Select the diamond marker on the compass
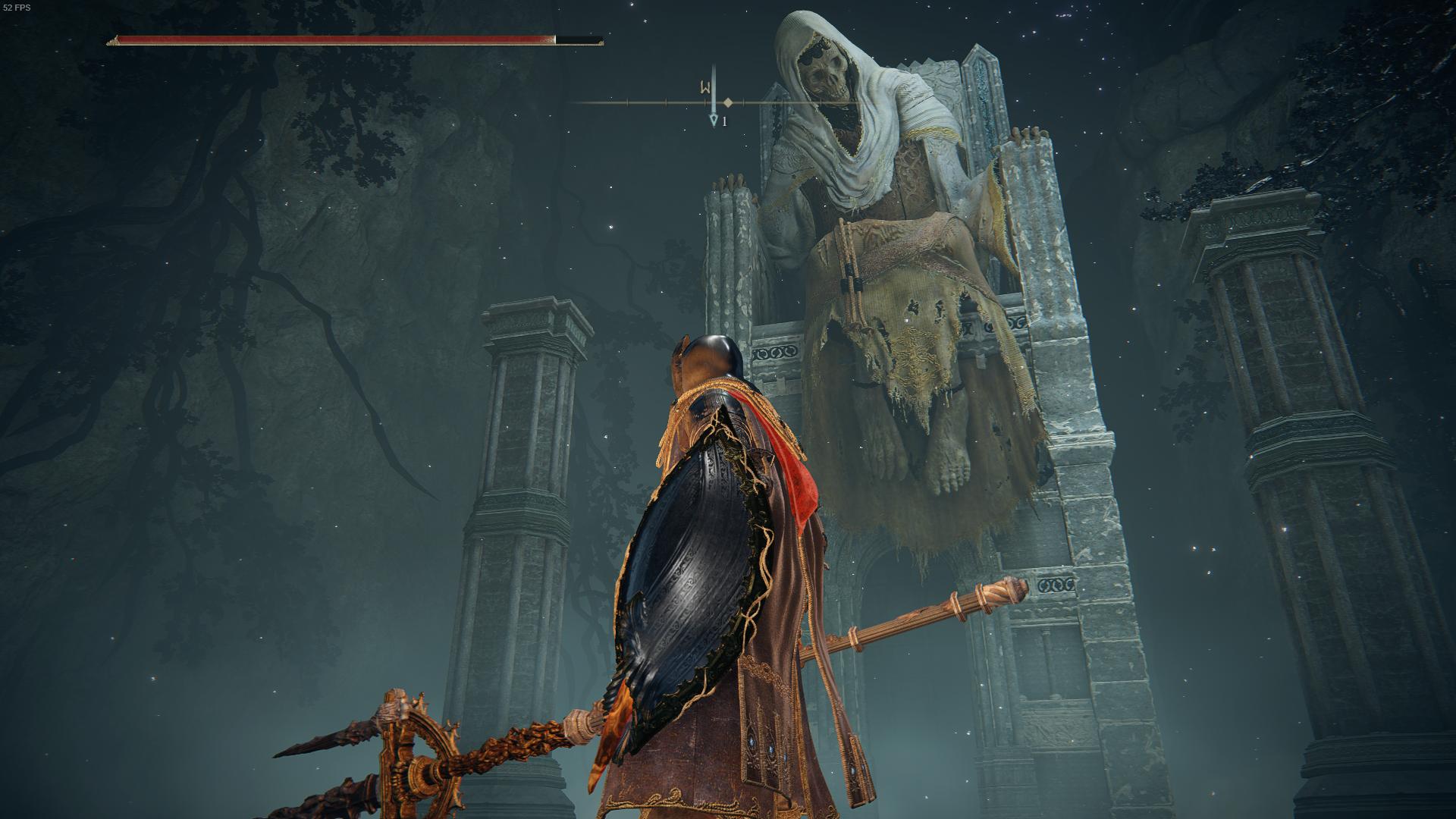Viewport: 1456px width, 819px height. [x=728, y=102]
